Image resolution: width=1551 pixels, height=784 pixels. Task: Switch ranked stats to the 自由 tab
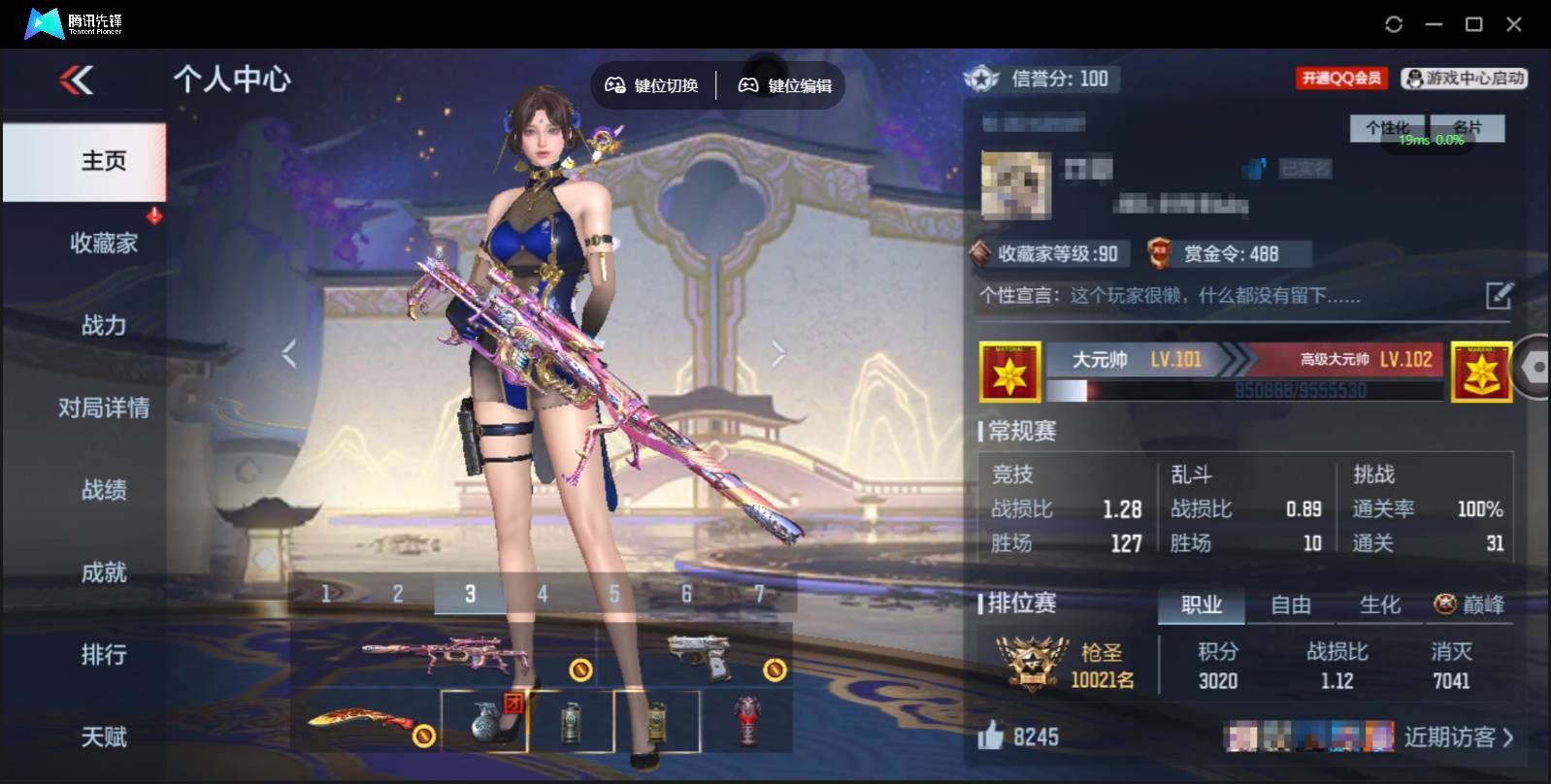click(x=1290, y=605)
